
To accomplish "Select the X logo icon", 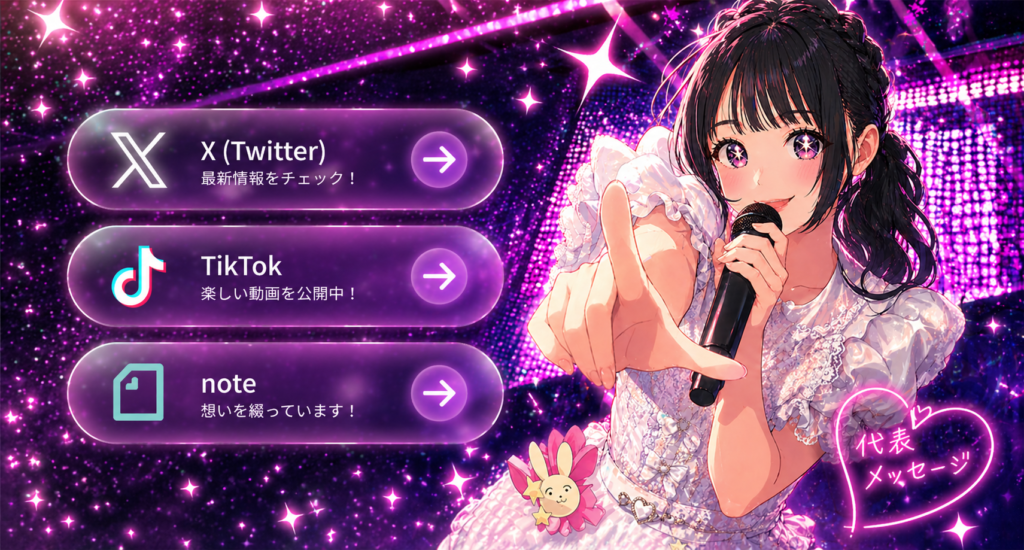I will pyautogui.click(x=139, y=160).
